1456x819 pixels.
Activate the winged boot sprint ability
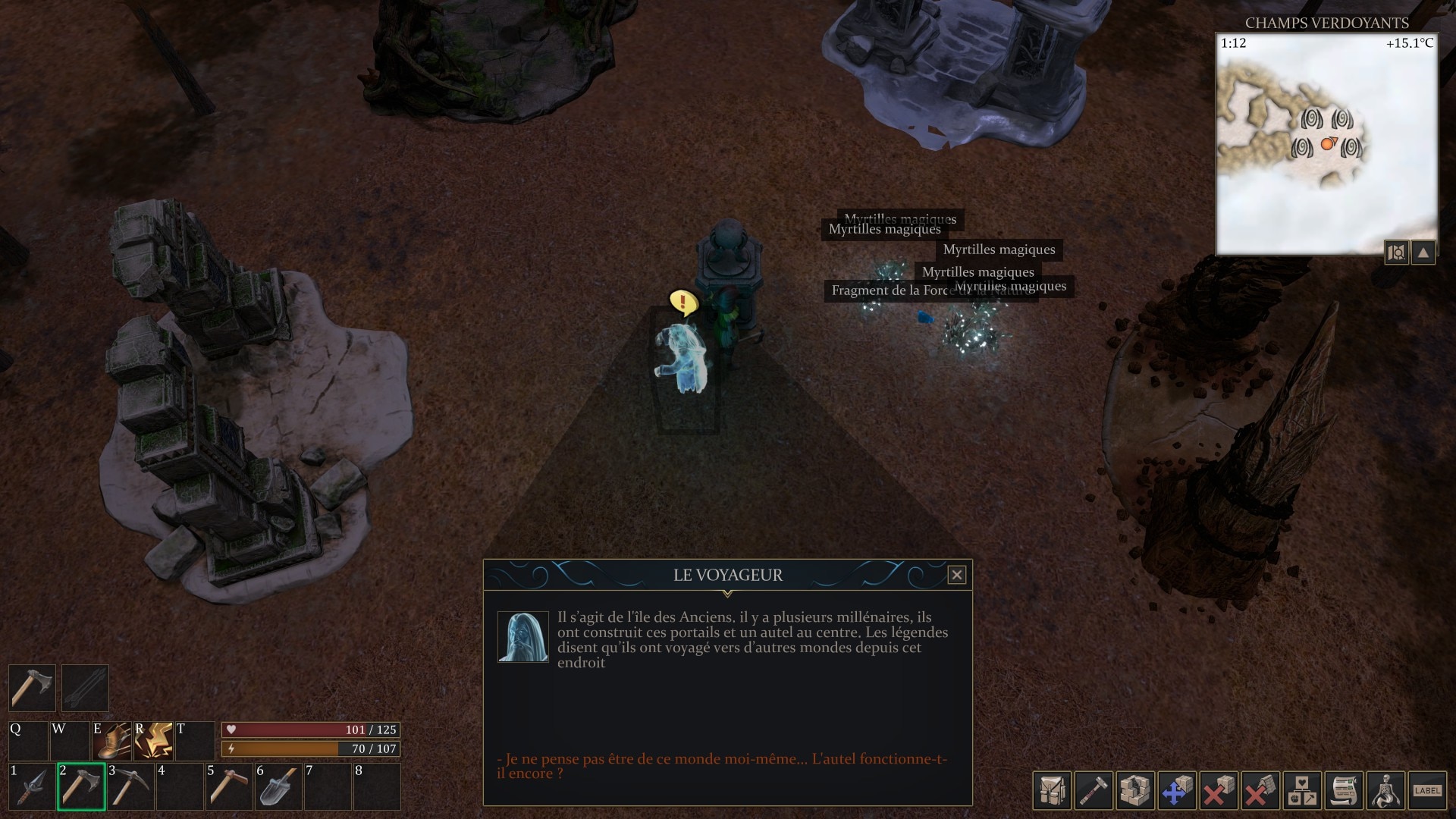pos(112,741)
